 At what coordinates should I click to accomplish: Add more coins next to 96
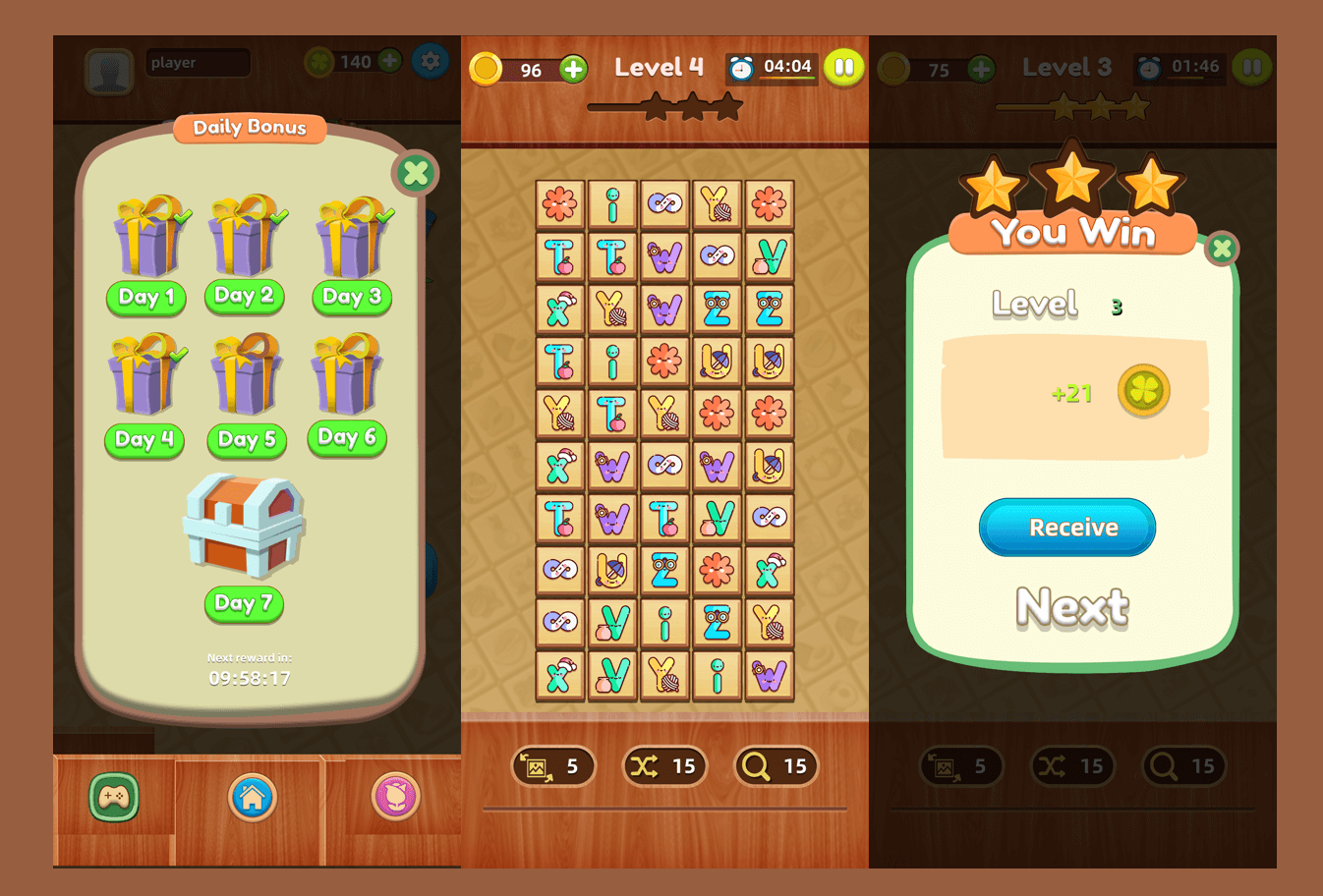(x=573, y=69)
